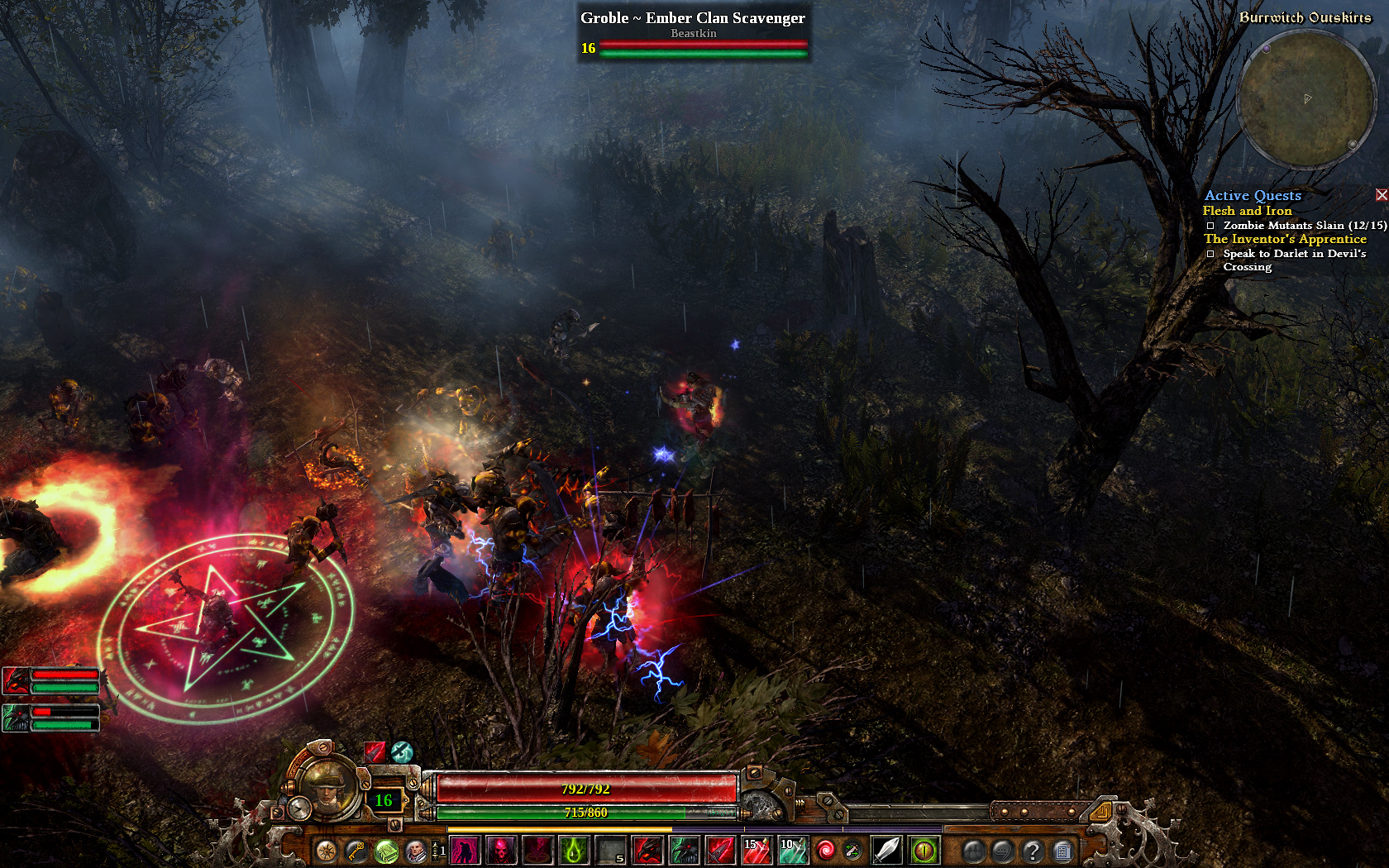Summon the green raven pet skill
Viewport: 1389px width, 868px height.
(x=684, y=850)
